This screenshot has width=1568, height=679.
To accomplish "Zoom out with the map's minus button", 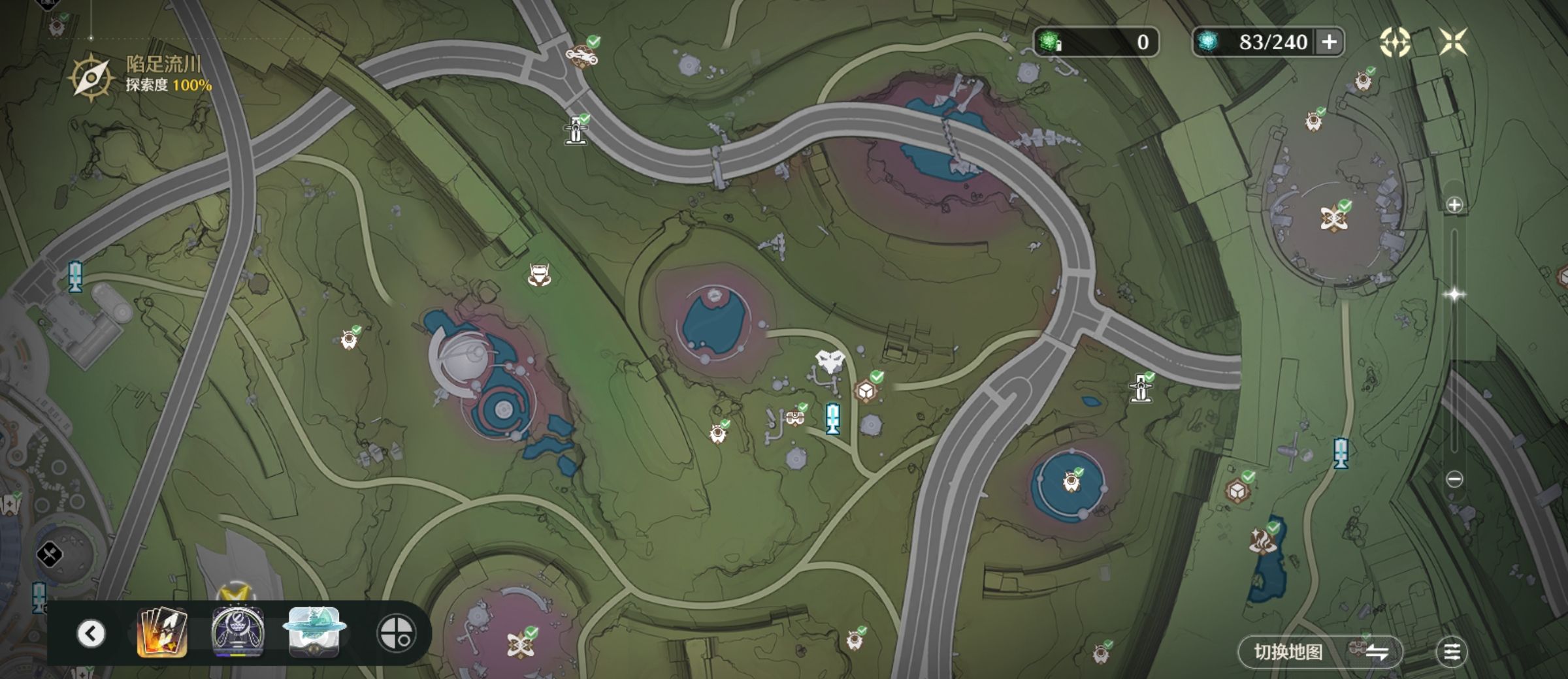I will click(x=1454, y=479).
